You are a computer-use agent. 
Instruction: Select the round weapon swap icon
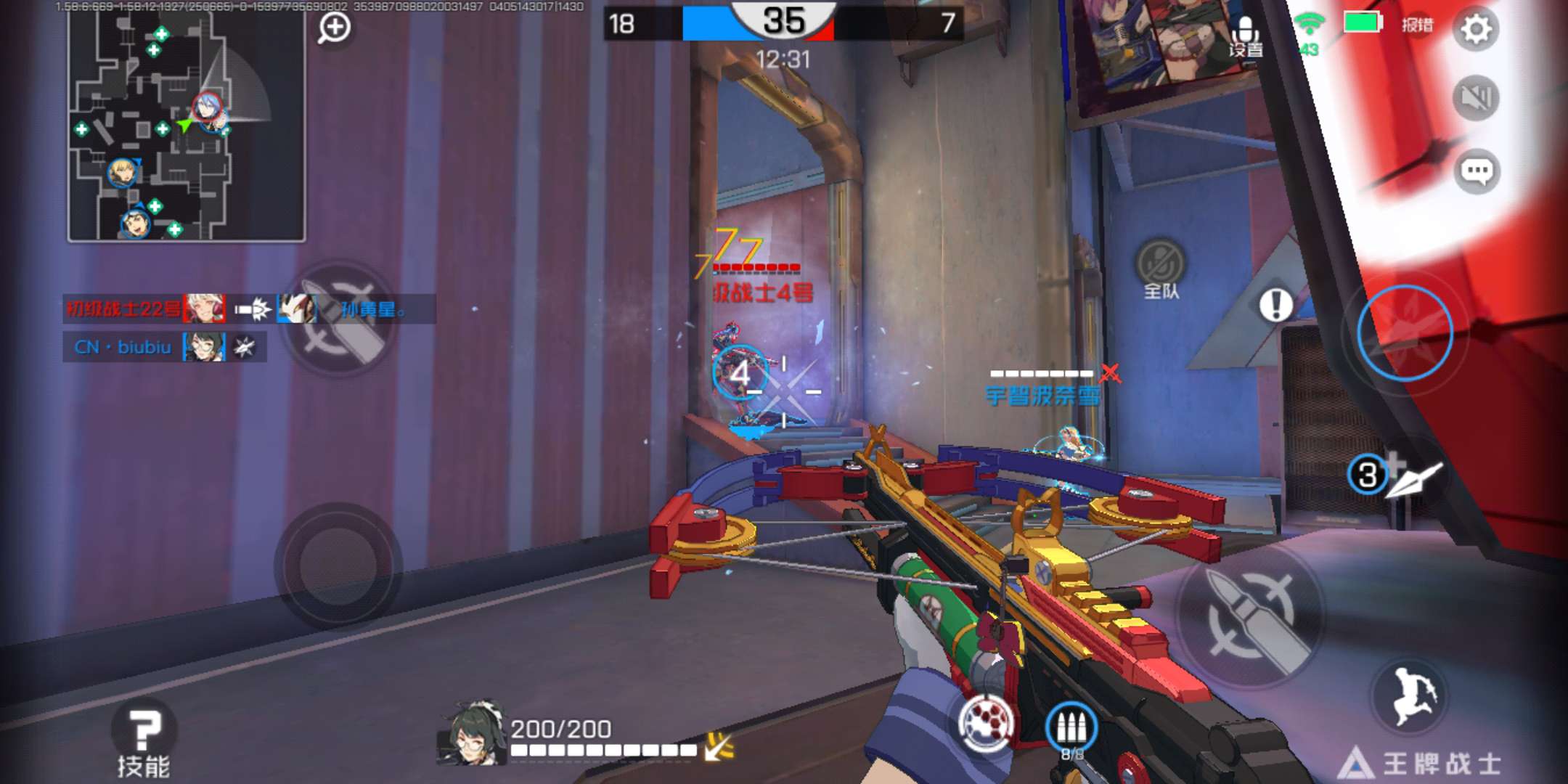pyautogui.click(x=985, y=724)
